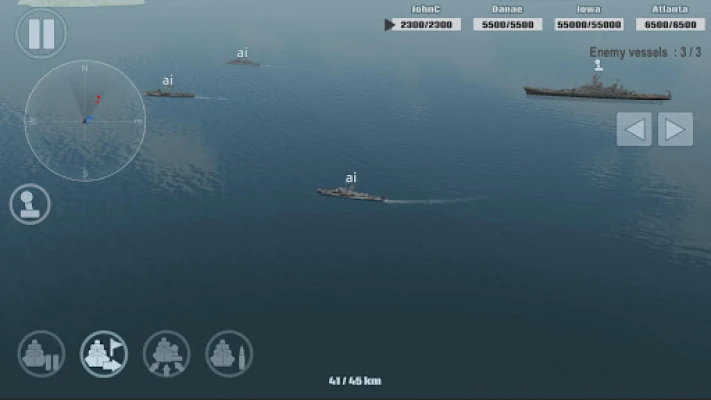Select the Danae ship health entry
The image size is (711, 400).
[x=507, y=24]
